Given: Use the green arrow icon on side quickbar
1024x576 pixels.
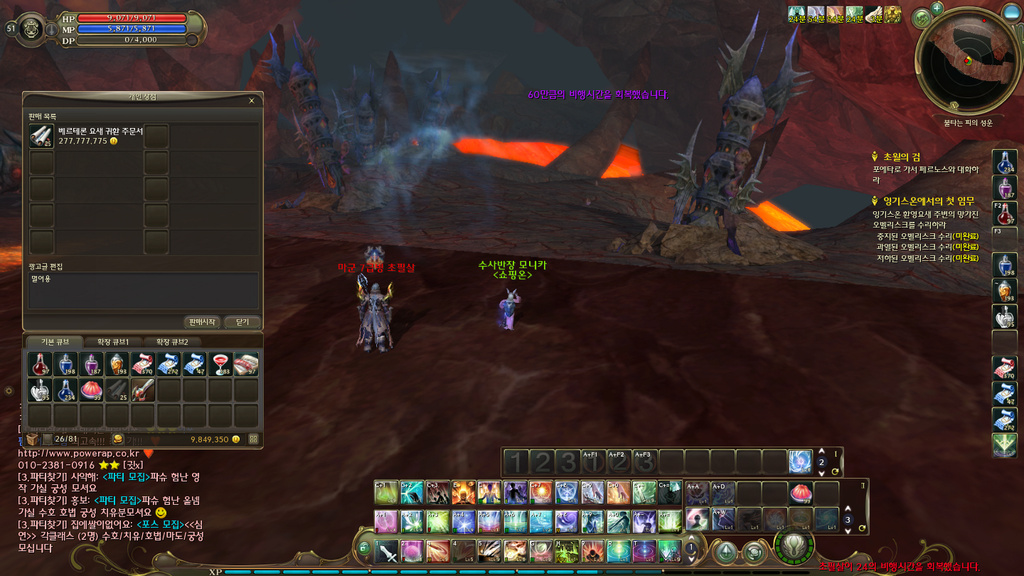Looking at the screenshot, I should point(1005,446).
